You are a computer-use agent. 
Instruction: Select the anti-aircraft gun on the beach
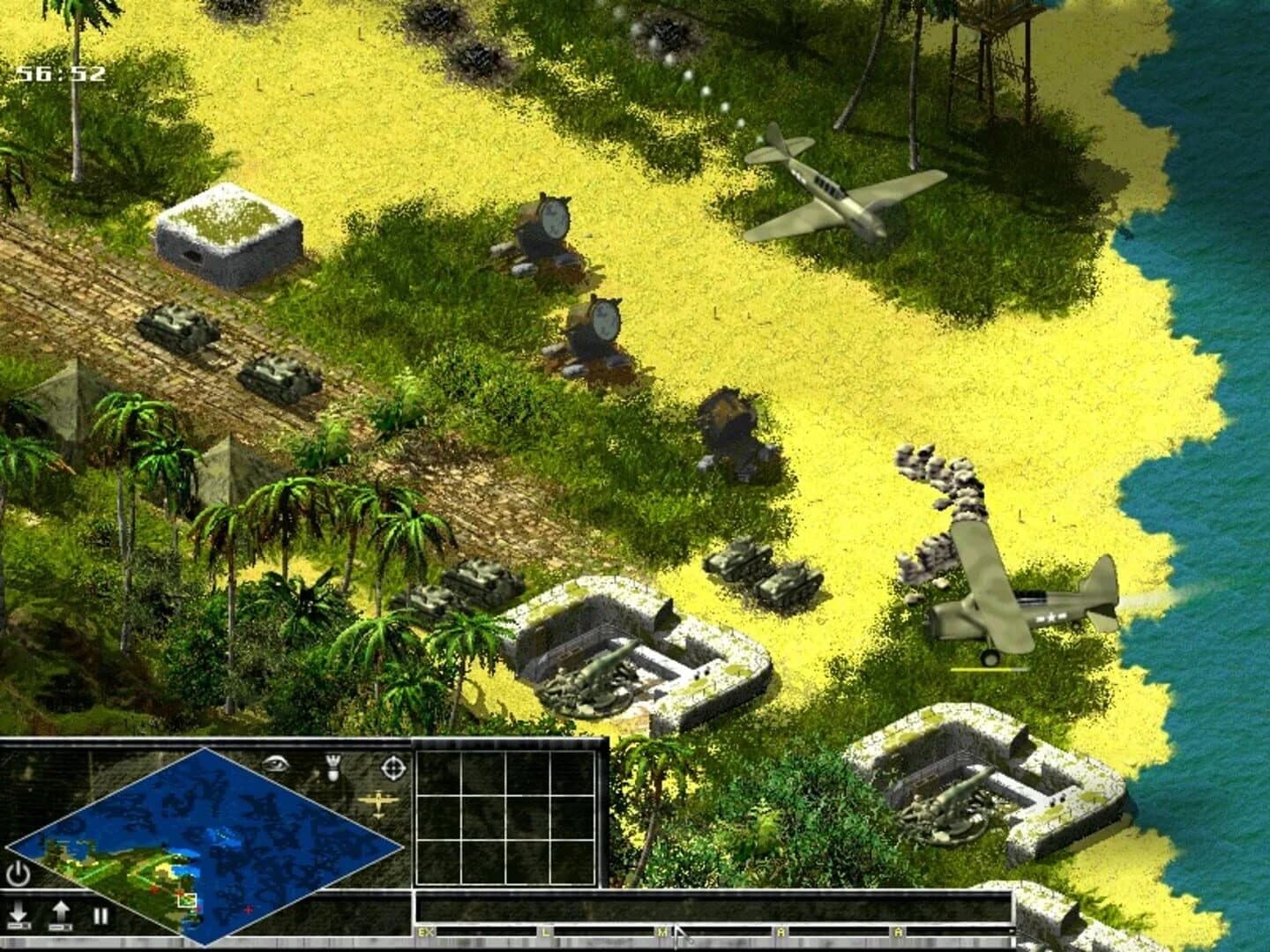(547, 229)
